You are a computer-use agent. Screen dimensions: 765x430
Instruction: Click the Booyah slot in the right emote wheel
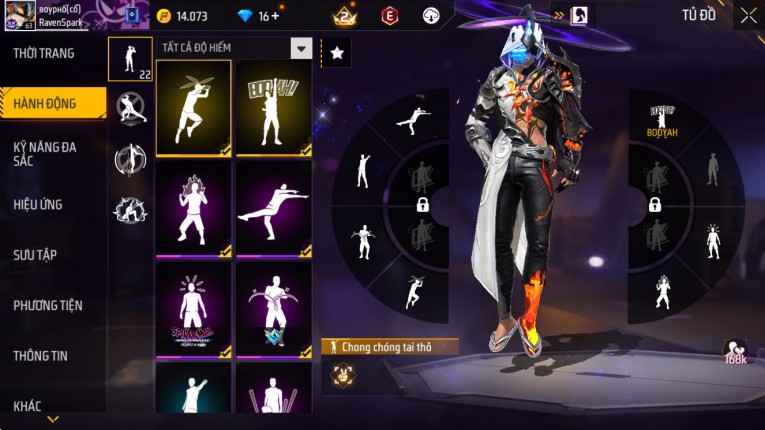pyautogui.click(x=658, y=120)
